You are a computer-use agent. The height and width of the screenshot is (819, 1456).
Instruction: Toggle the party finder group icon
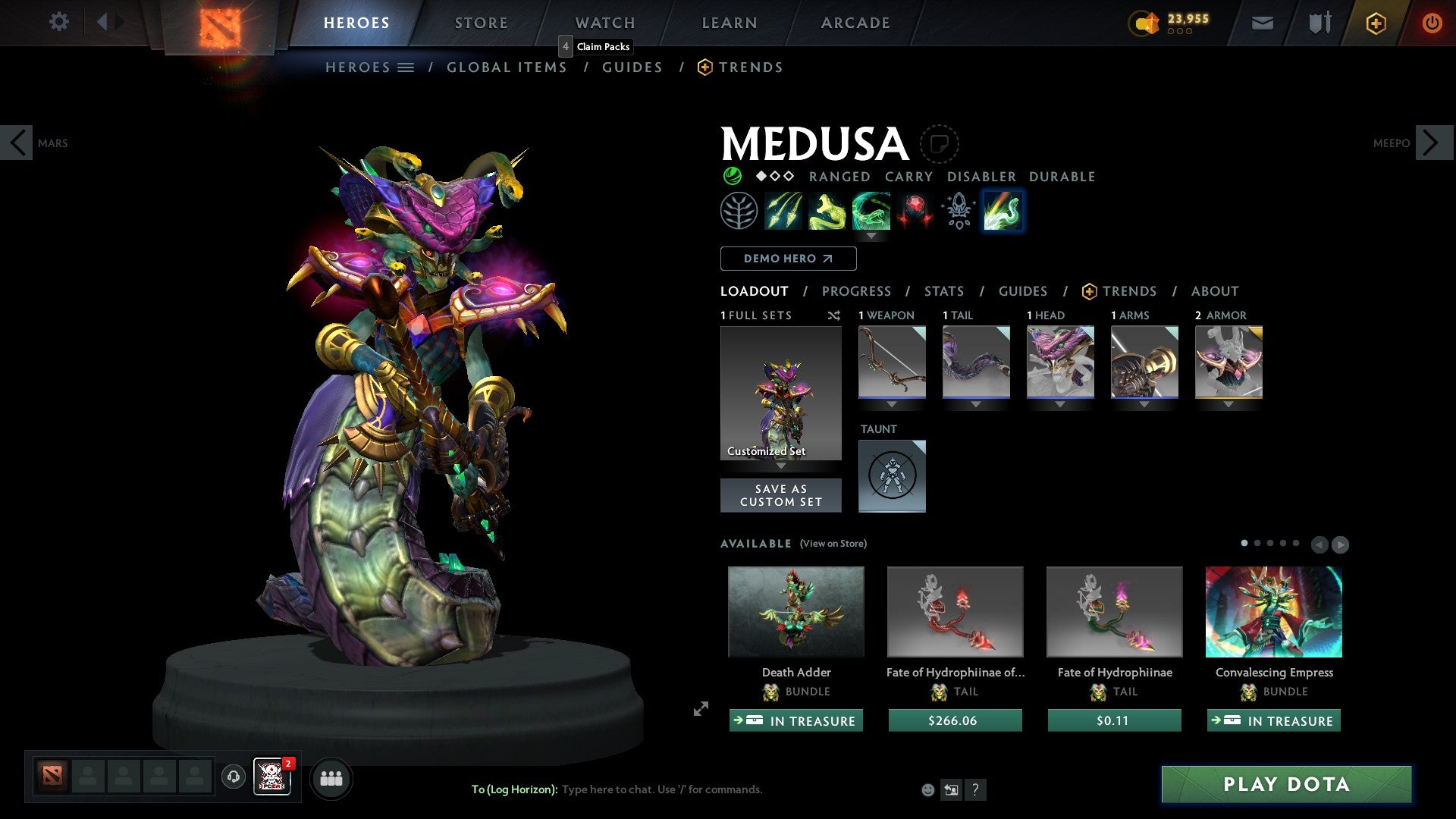pyautogui.click(x=331, y=778)
